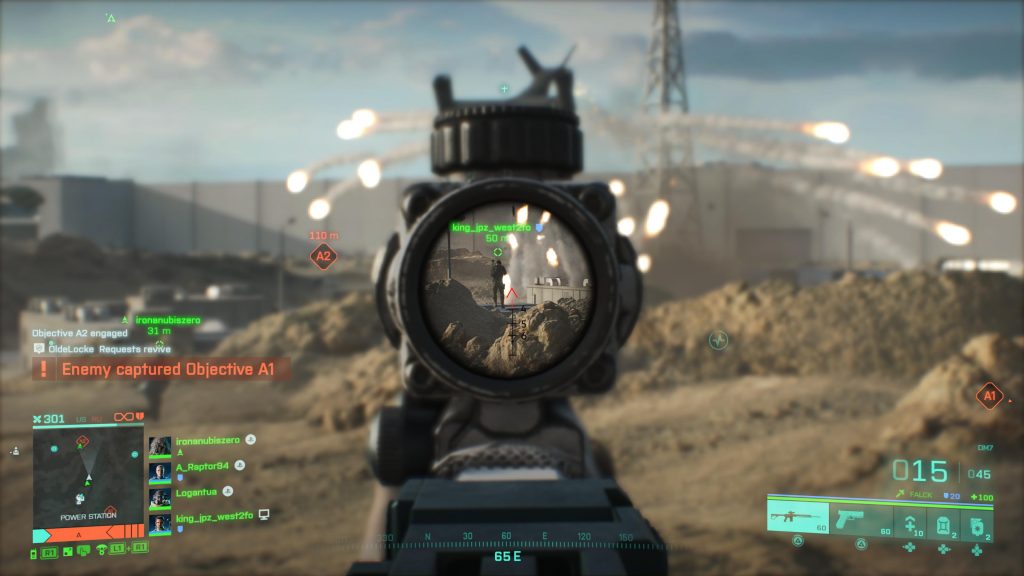
Task: Select squadmate king_jpz_west2fo in squad list
Action: pyautogui.click(x=212, y=516)
